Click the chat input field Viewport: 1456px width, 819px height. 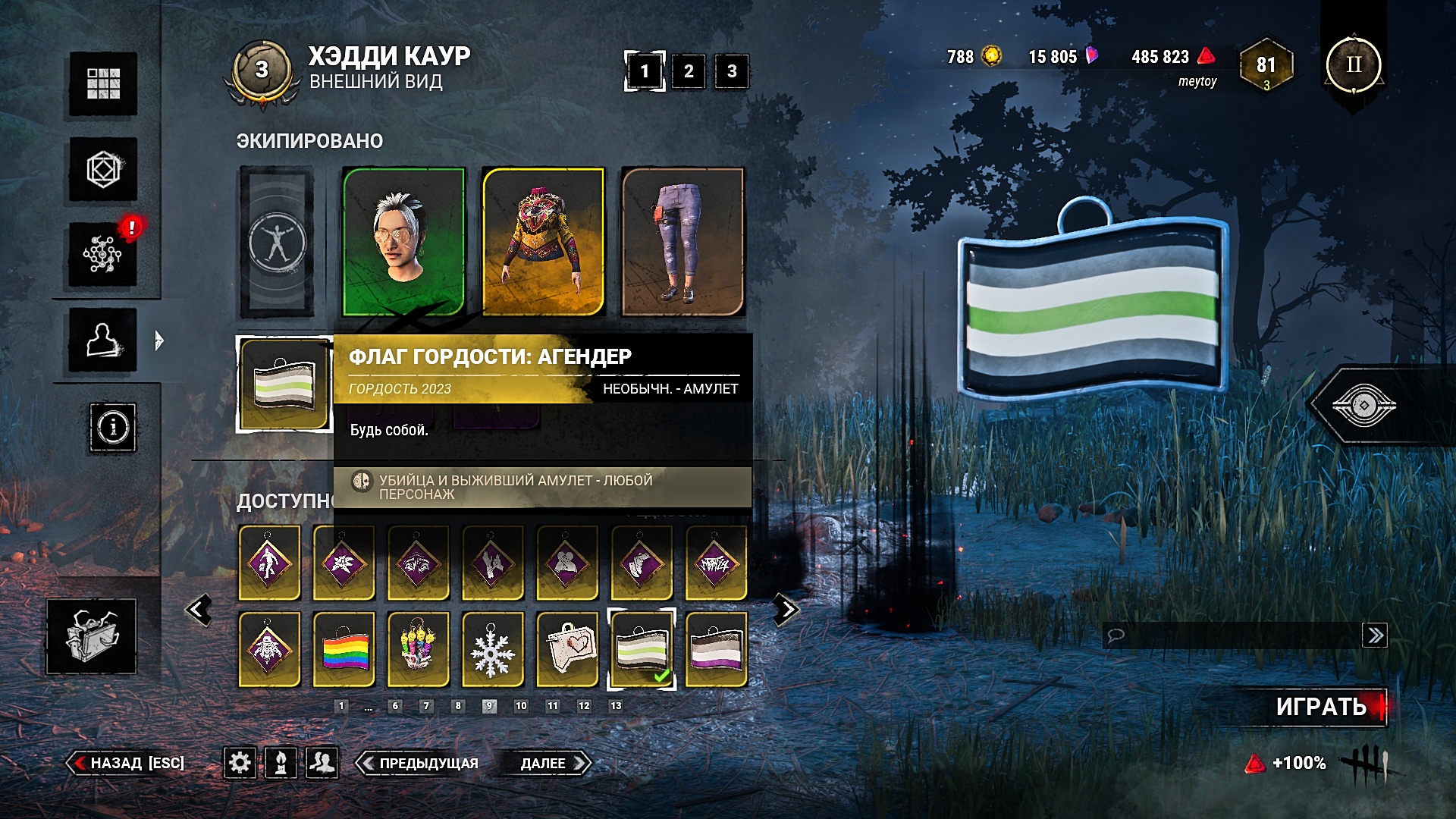(1232, 635)
